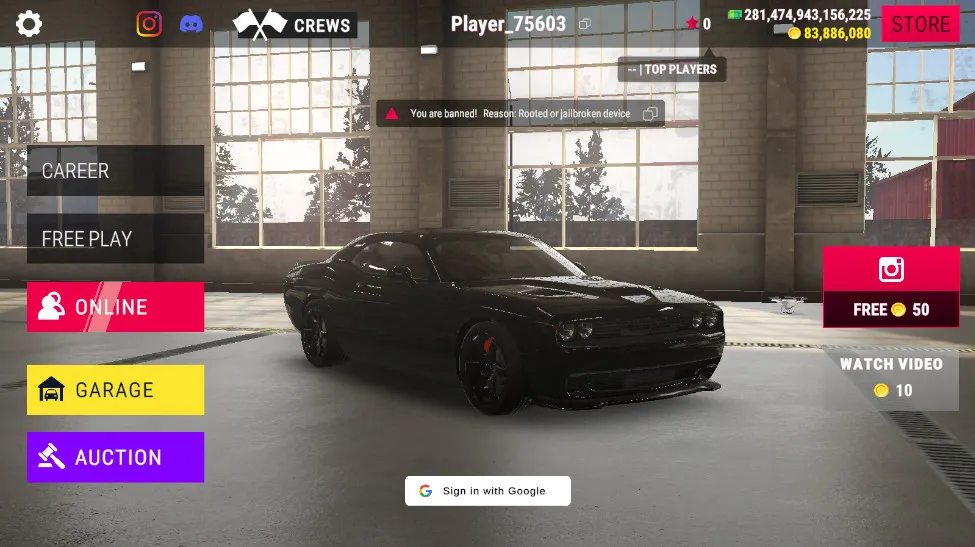
Task: Sign in with Google
Action: click(x=488, y=491)
